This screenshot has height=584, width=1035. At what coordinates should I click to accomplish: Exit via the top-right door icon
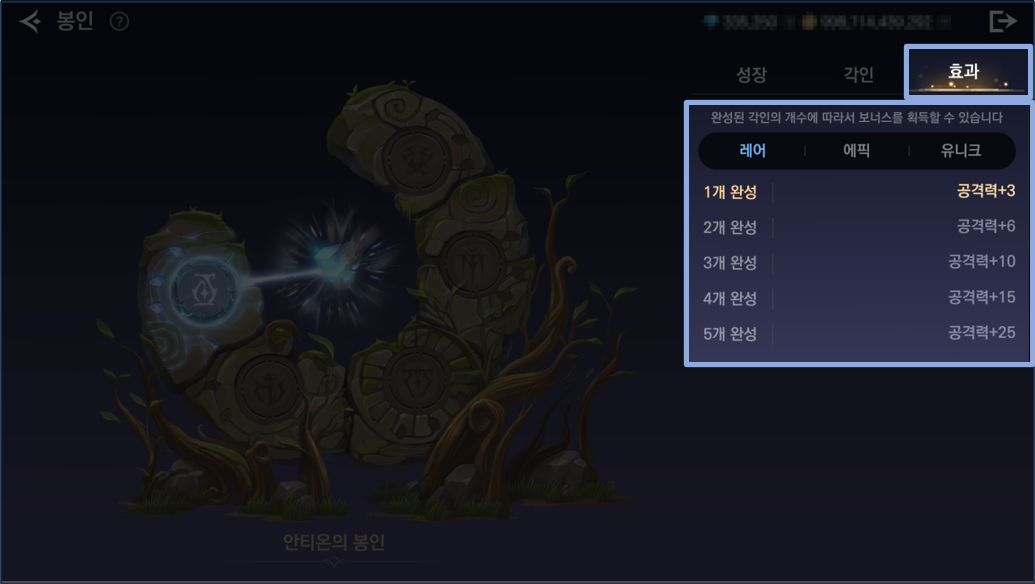[1002, 21]
